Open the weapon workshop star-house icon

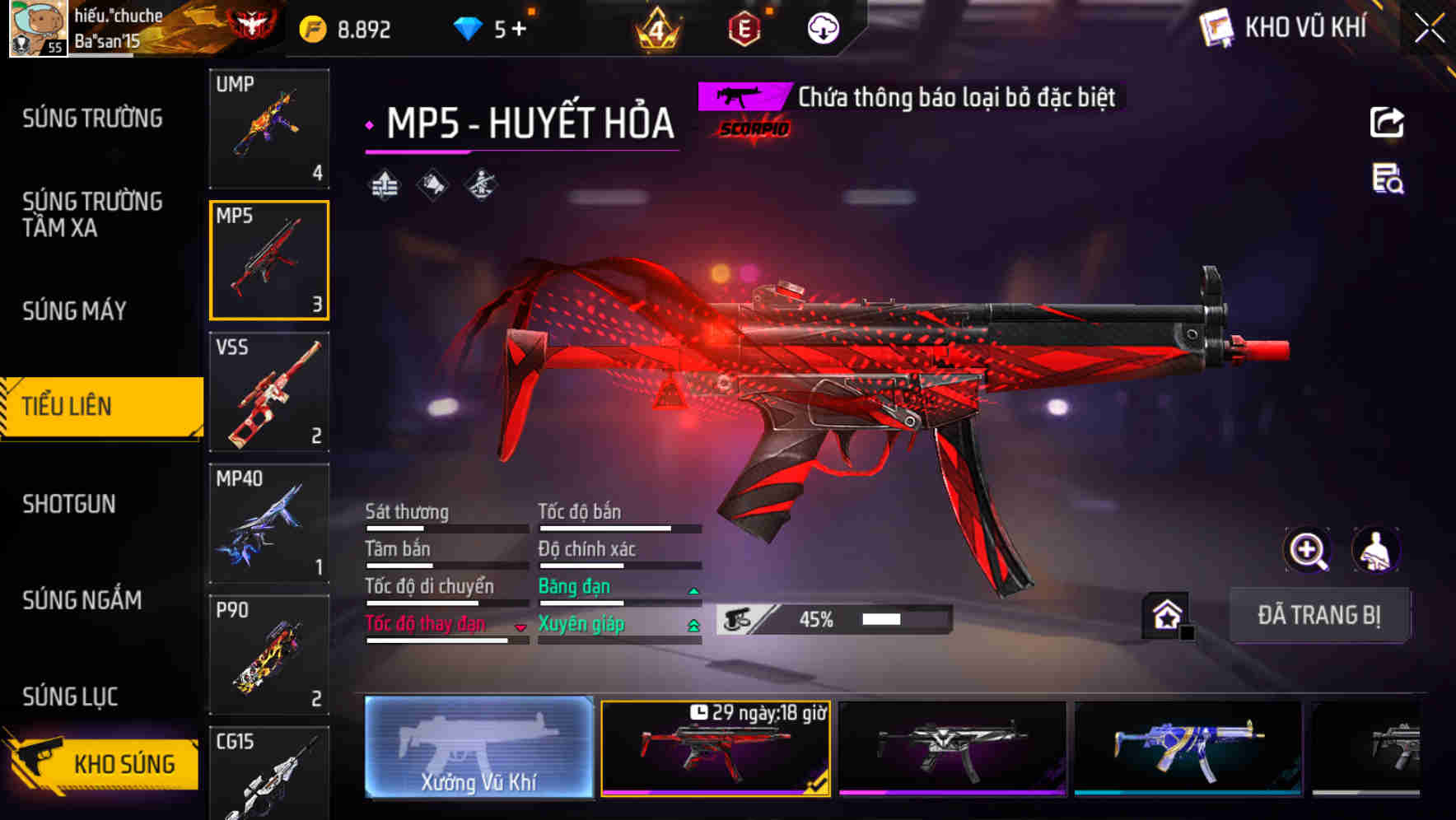click(1166, 613)
